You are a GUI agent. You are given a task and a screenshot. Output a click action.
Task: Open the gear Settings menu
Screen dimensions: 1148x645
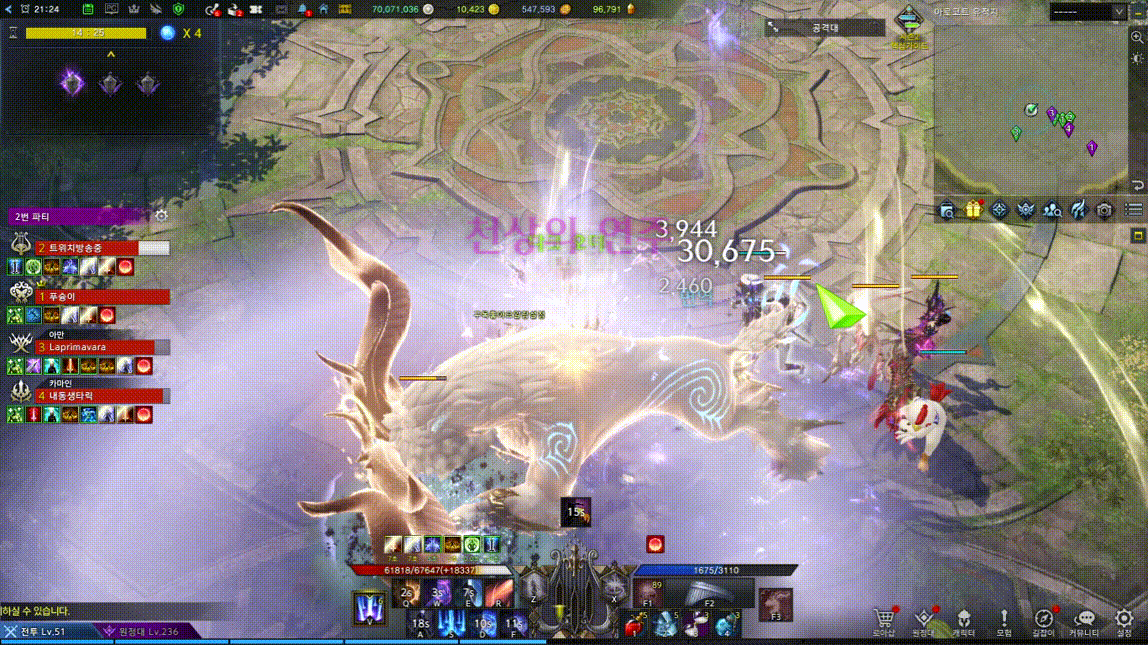1124,621
